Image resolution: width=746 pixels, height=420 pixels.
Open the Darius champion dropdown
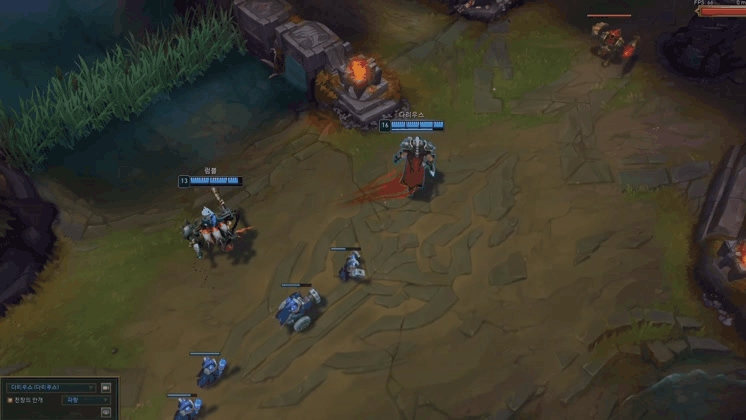coord(50,387)
